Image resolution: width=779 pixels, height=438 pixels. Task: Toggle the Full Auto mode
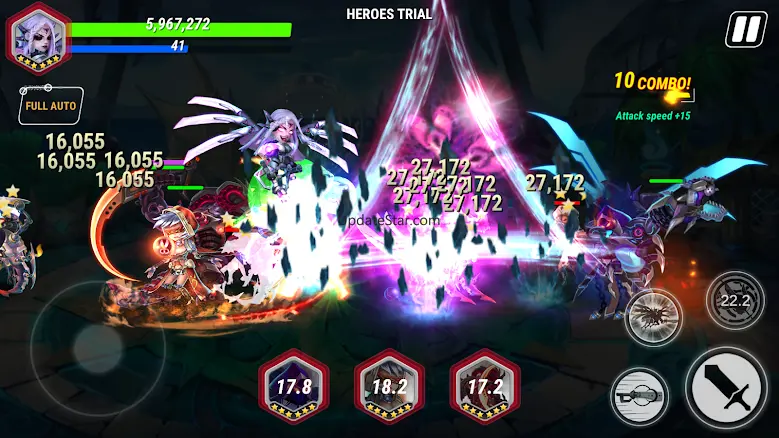50,106
